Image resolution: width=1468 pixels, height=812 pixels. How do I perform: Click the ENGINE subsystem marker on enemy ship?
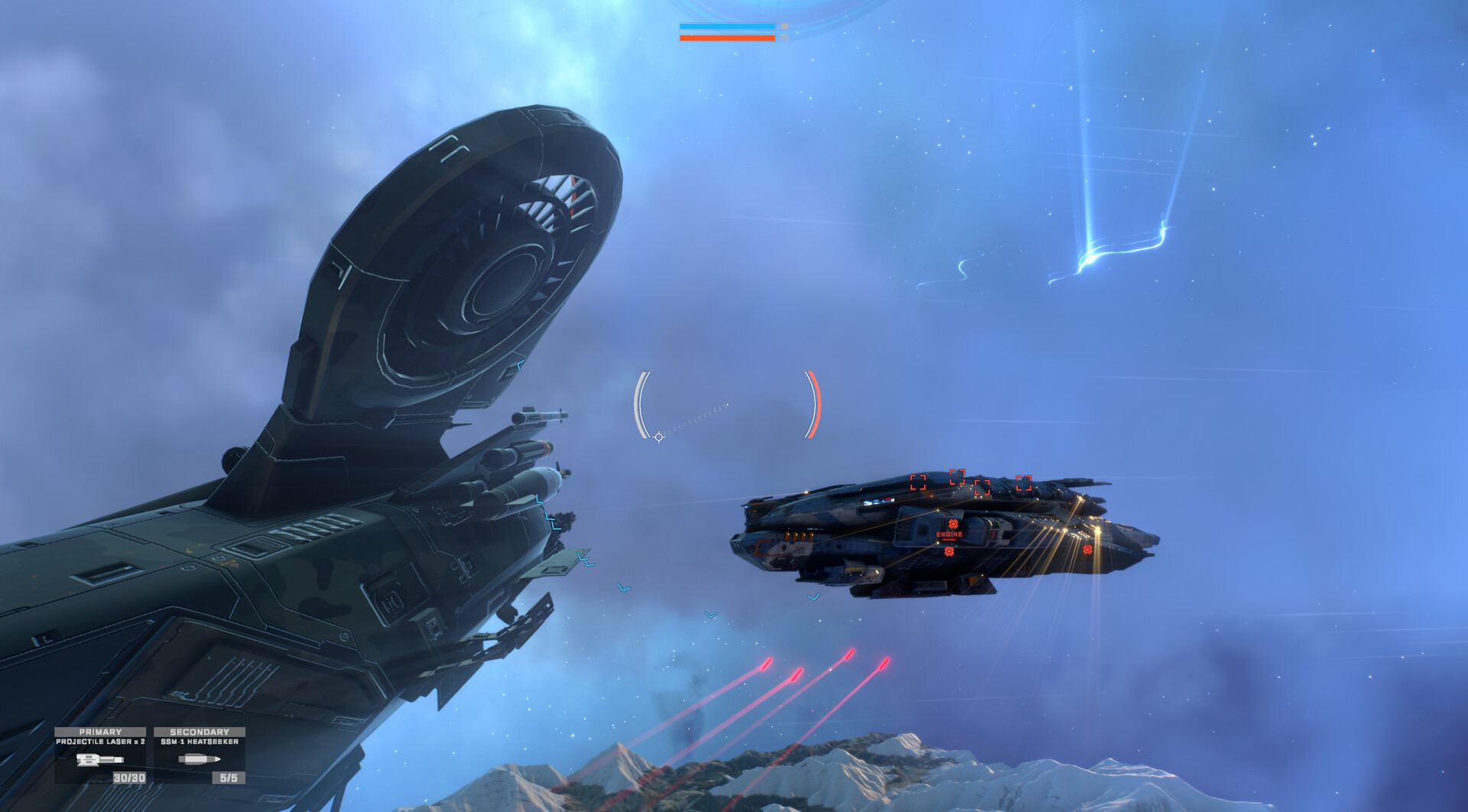(949, 534)
